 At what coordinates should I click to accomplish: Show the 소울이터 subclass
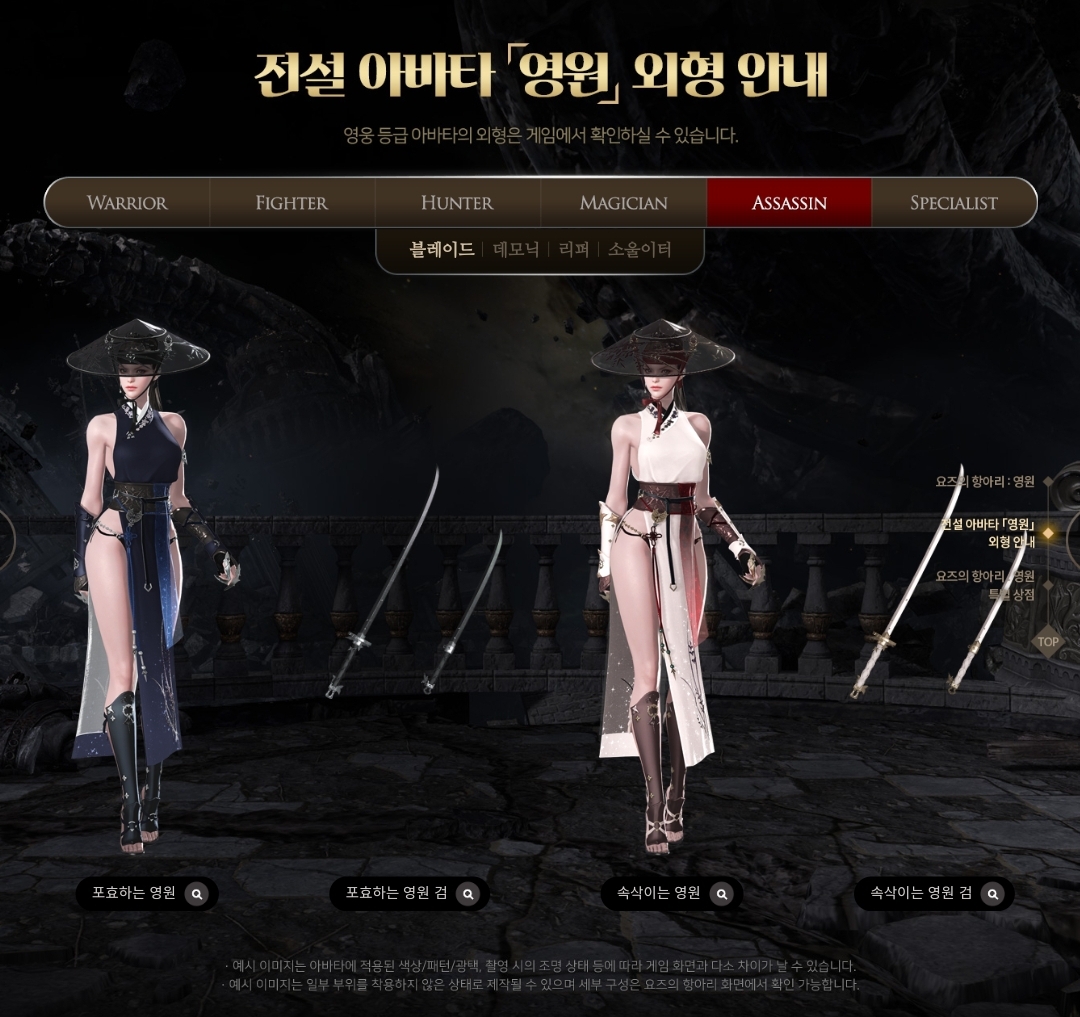point(639,250)
